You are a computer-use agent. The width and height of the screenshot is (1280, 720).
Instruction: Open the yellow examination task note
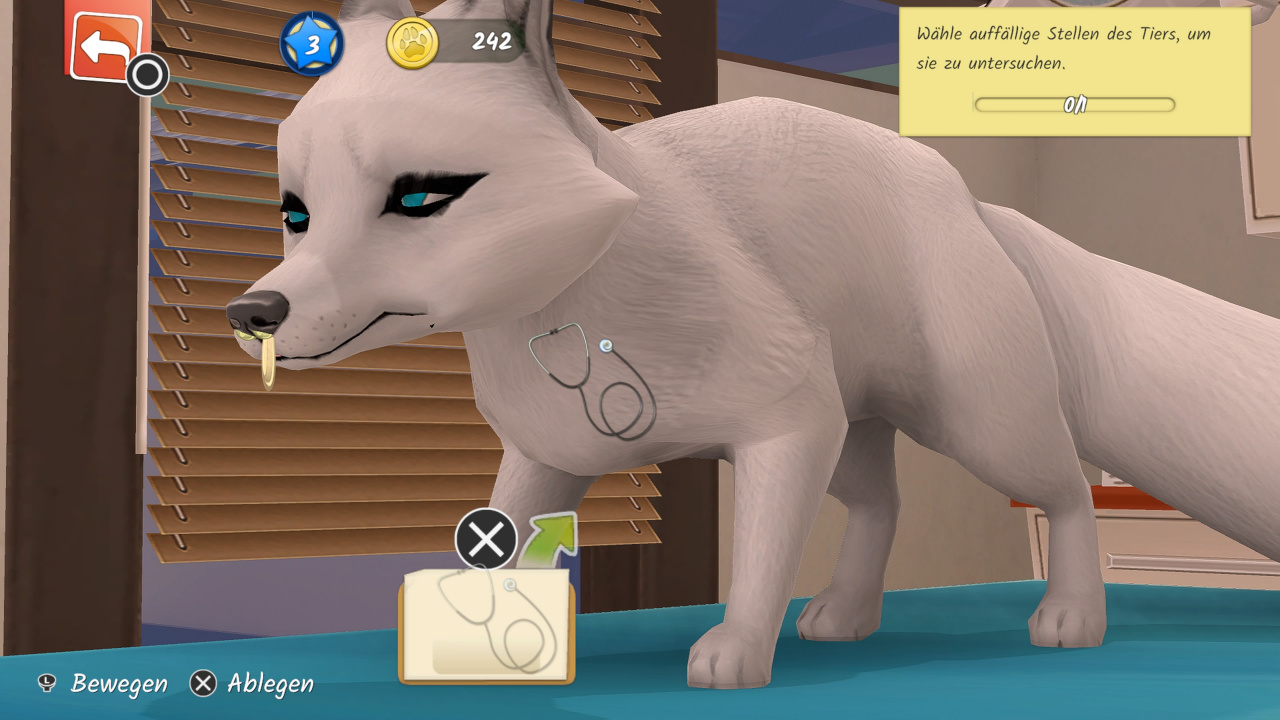1074,72
